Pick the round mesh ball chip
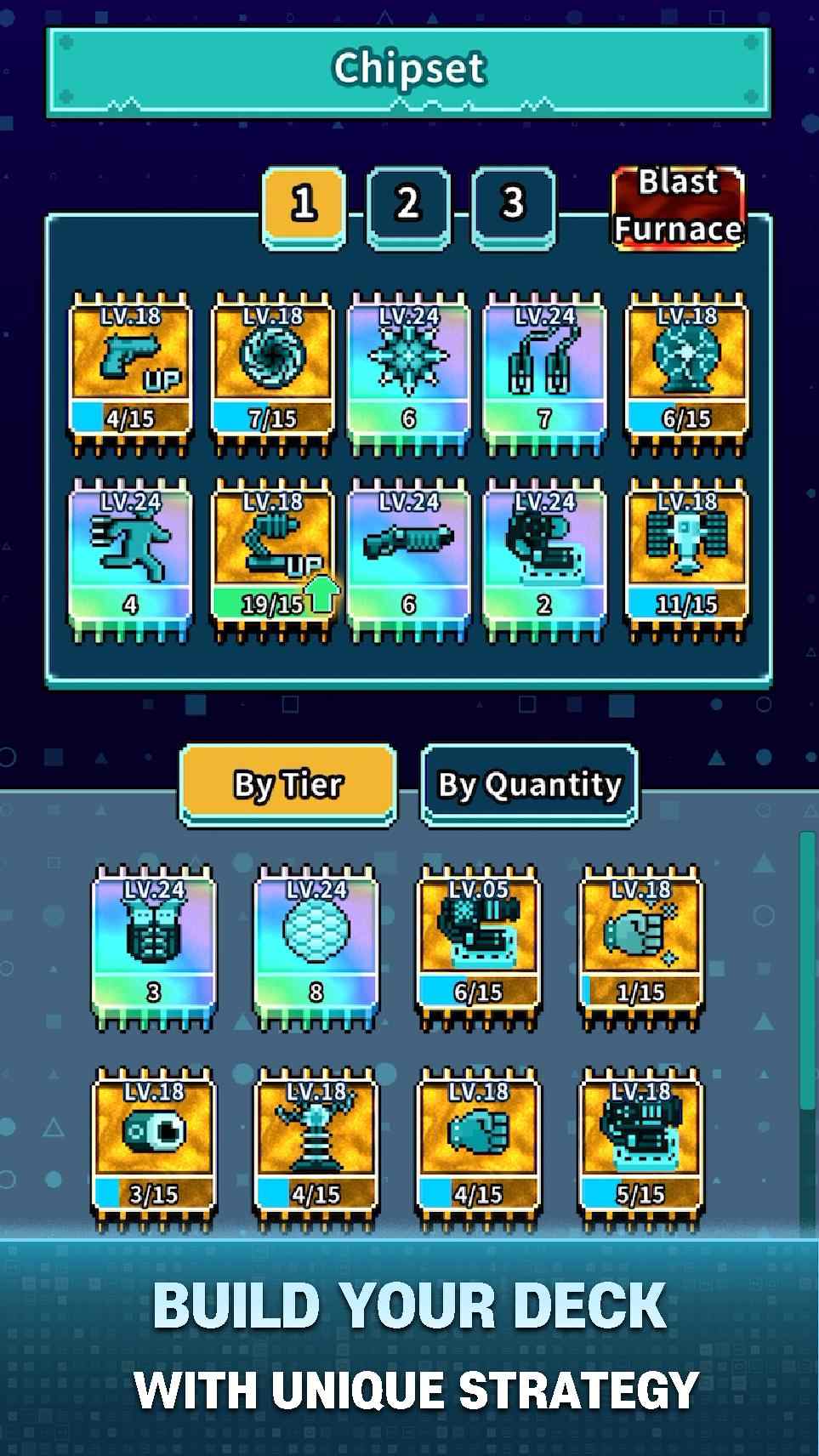Screen dimensions: 819x1456 click(x=316, y=946)
